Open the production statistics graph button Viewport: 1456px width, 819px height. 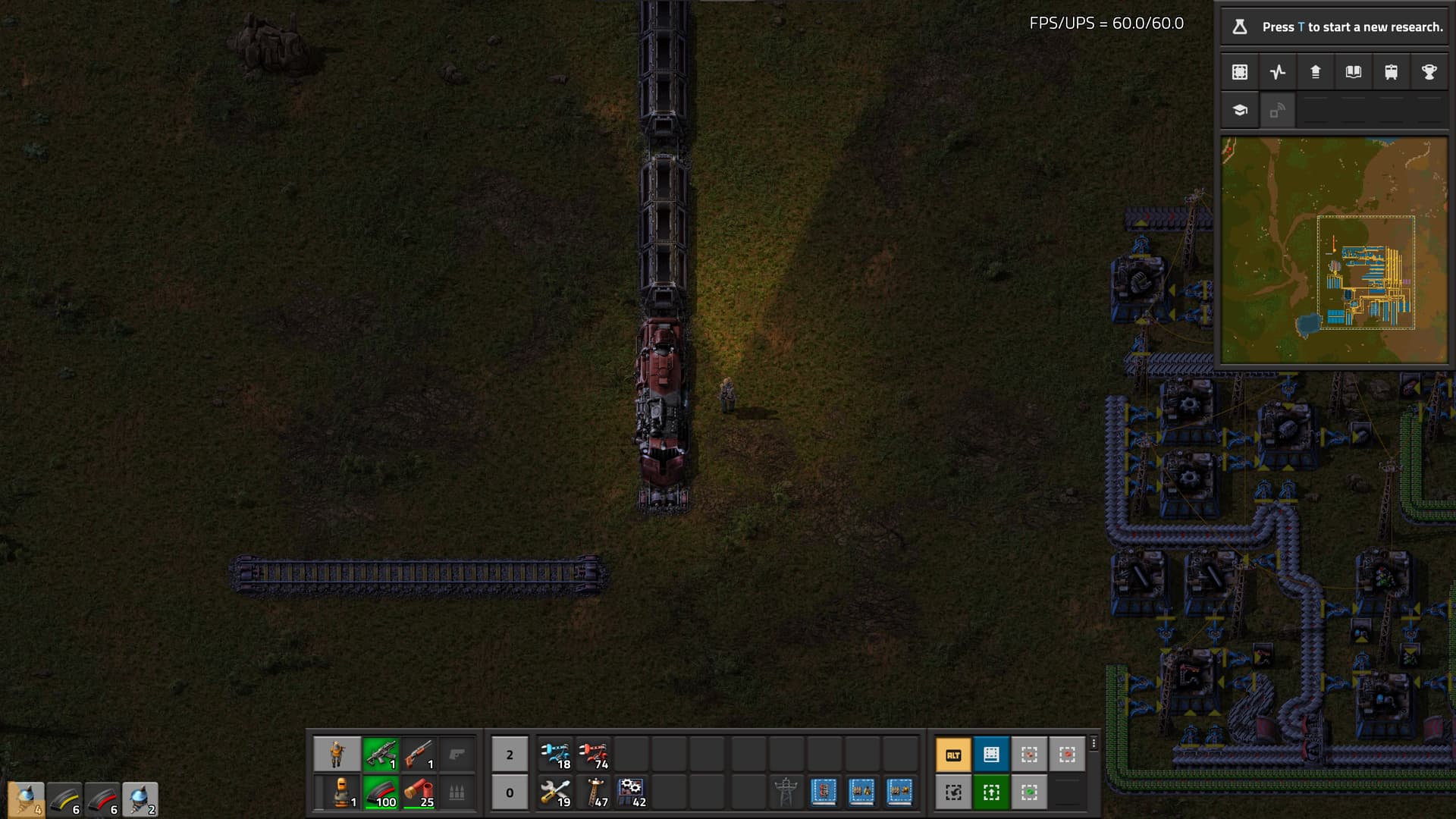tap(1278, 72)
